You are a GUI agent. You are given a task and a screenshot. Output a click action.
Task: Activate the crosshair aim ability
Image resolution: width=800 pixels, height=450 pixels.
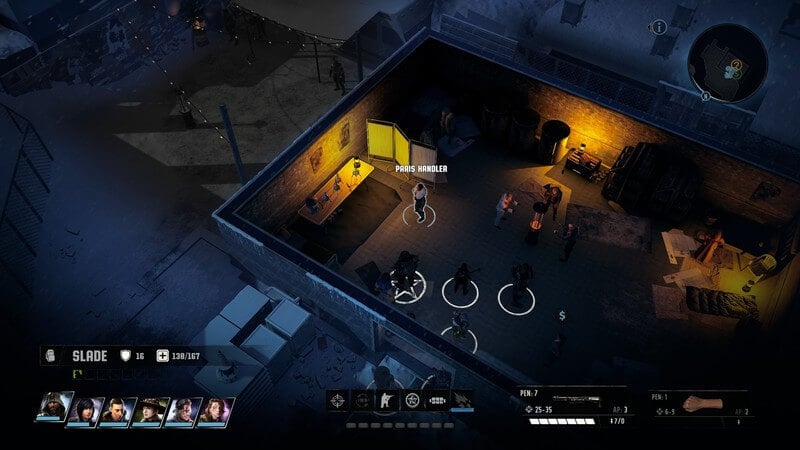coord(339,401)
